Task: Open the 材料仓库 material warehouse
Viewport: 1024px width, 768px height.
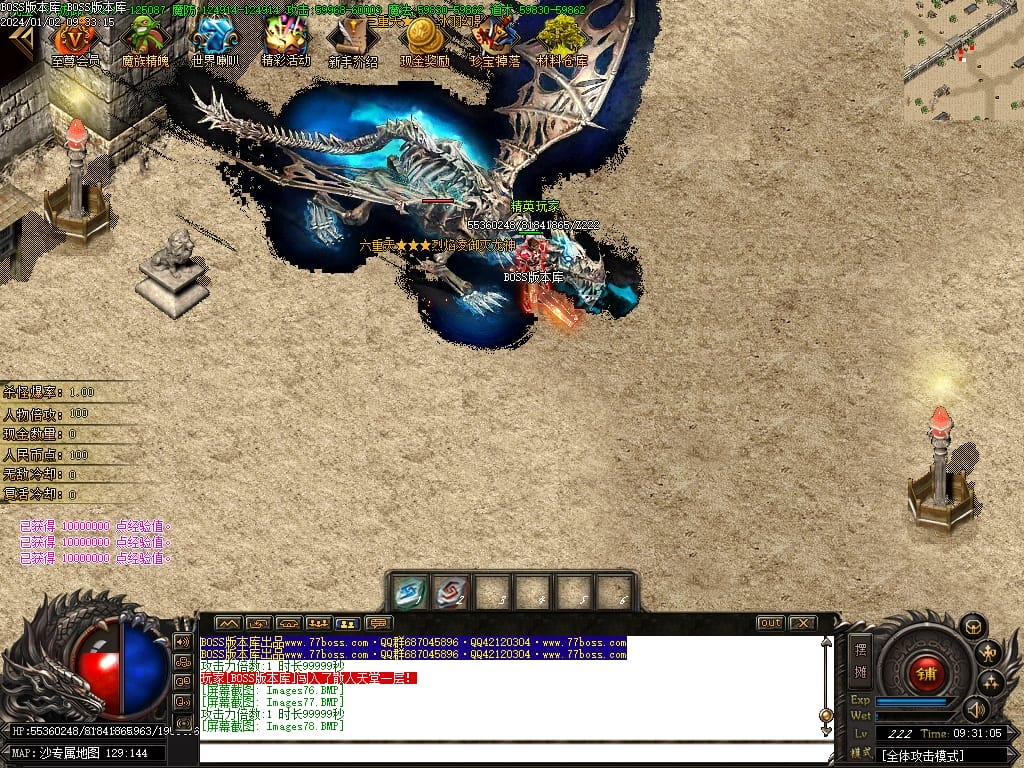Action: tap(562, 40)
